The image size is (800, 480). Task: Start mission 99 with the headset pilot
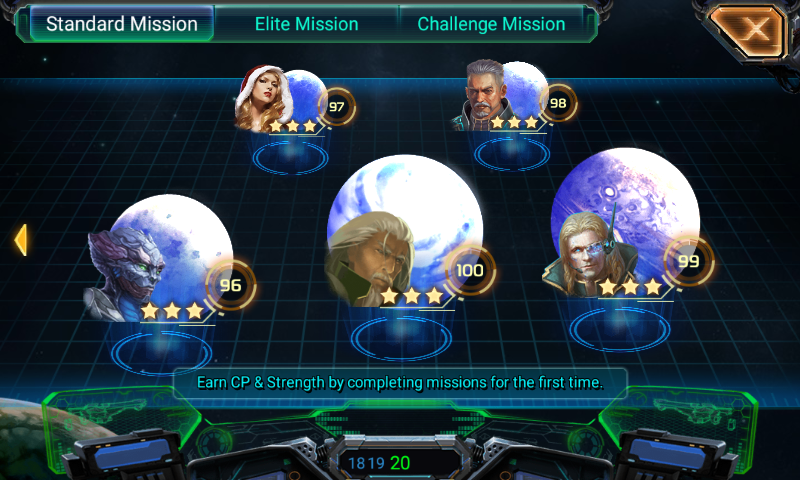[x=622, y=232]
